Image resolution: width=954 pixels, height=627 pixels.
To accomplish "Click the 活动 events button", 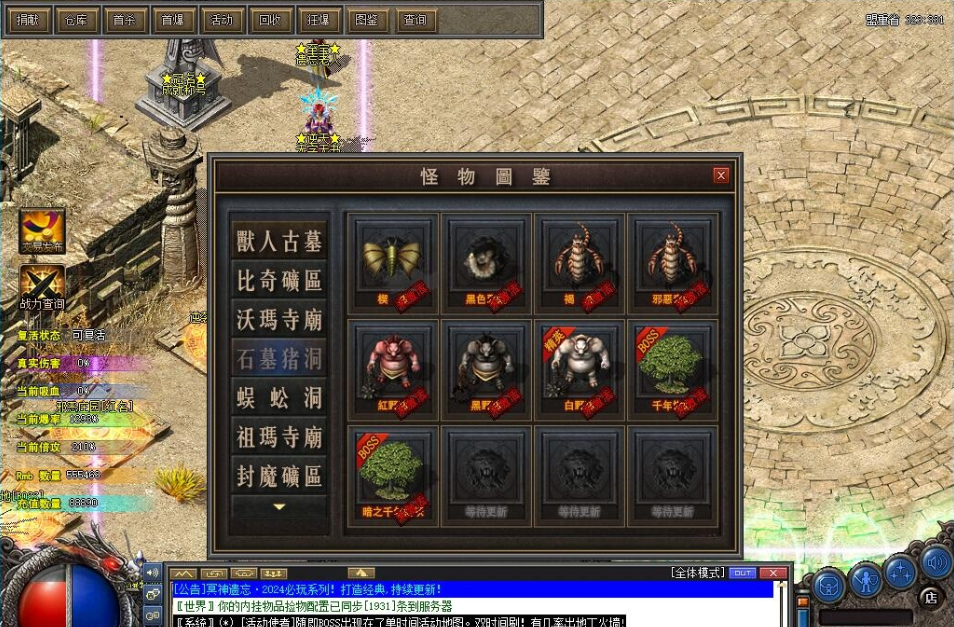I will (221, 19).
